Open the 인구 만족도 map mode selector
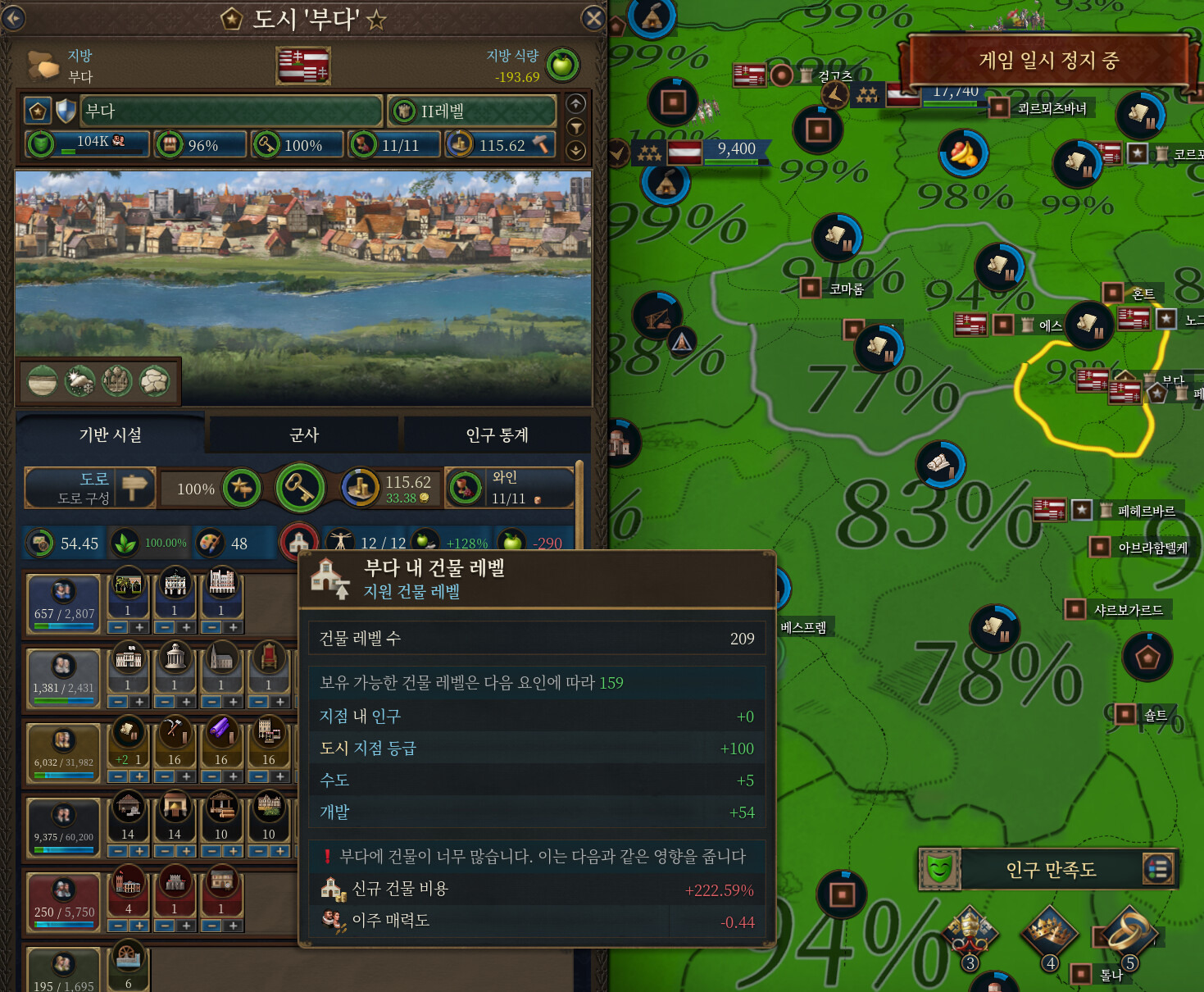This screenshot has height=992, width=1204. pyautogui.click(x=1051, y=869)
